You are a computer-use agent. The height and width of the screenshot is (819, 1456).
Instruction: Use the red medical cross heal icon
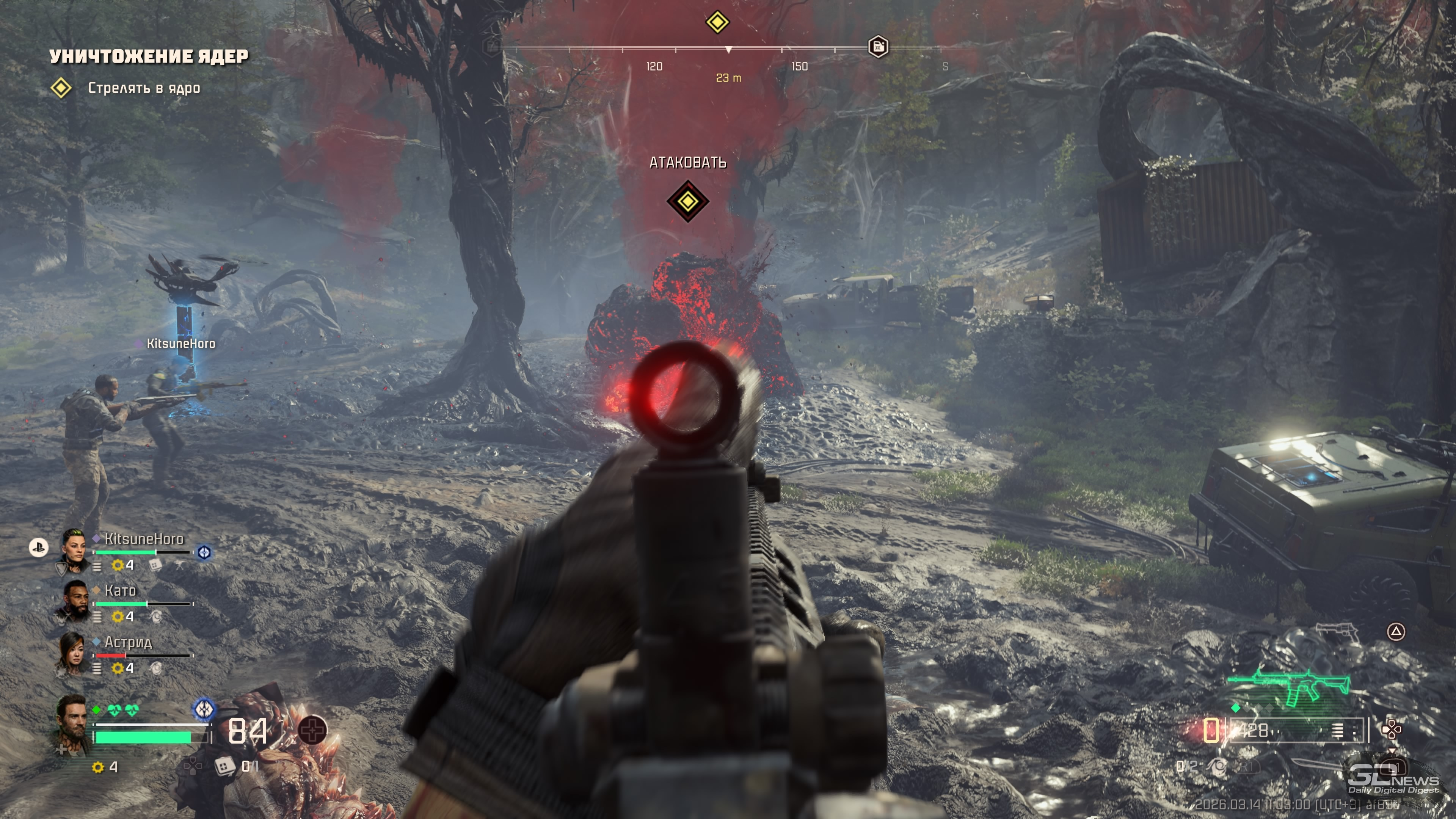click(312, 730)
